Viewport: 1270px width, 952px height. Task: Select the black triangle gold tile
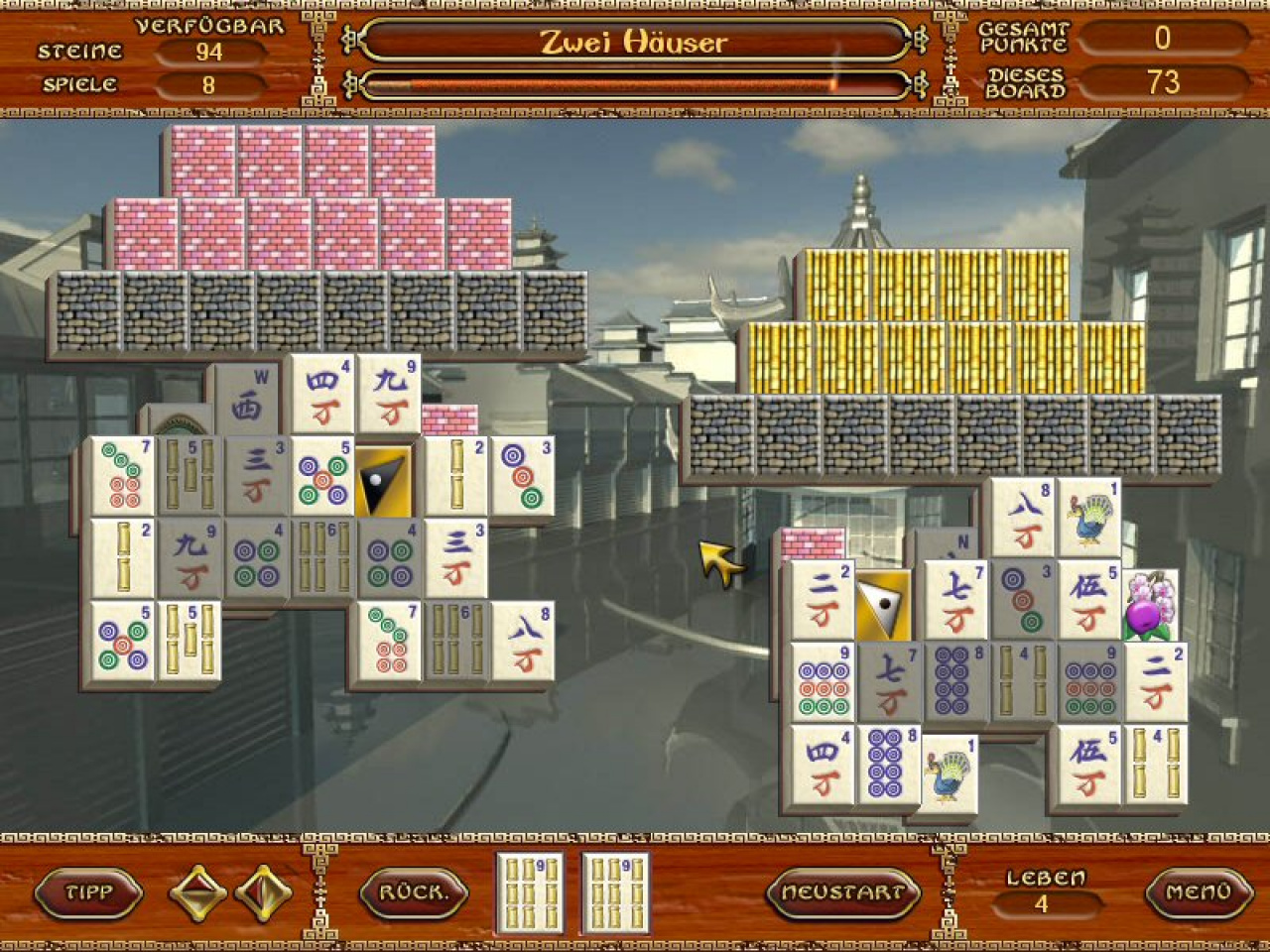pyautogui.click(x=385, y=482)
